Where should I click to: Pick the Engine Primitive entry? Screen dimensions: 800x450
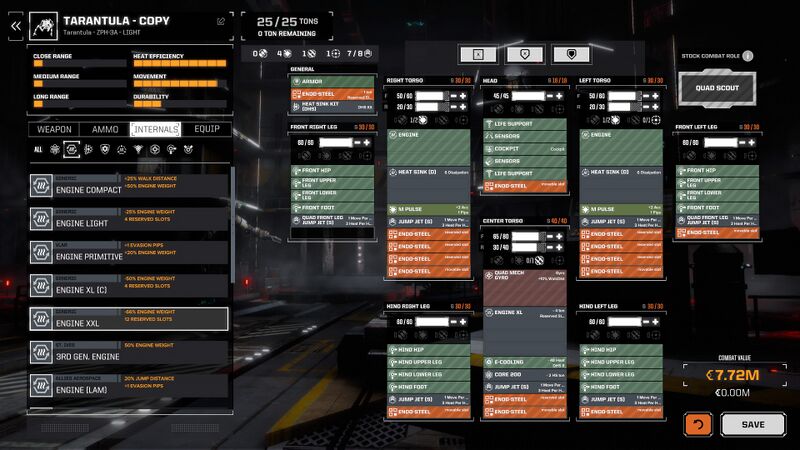[128, 252]
